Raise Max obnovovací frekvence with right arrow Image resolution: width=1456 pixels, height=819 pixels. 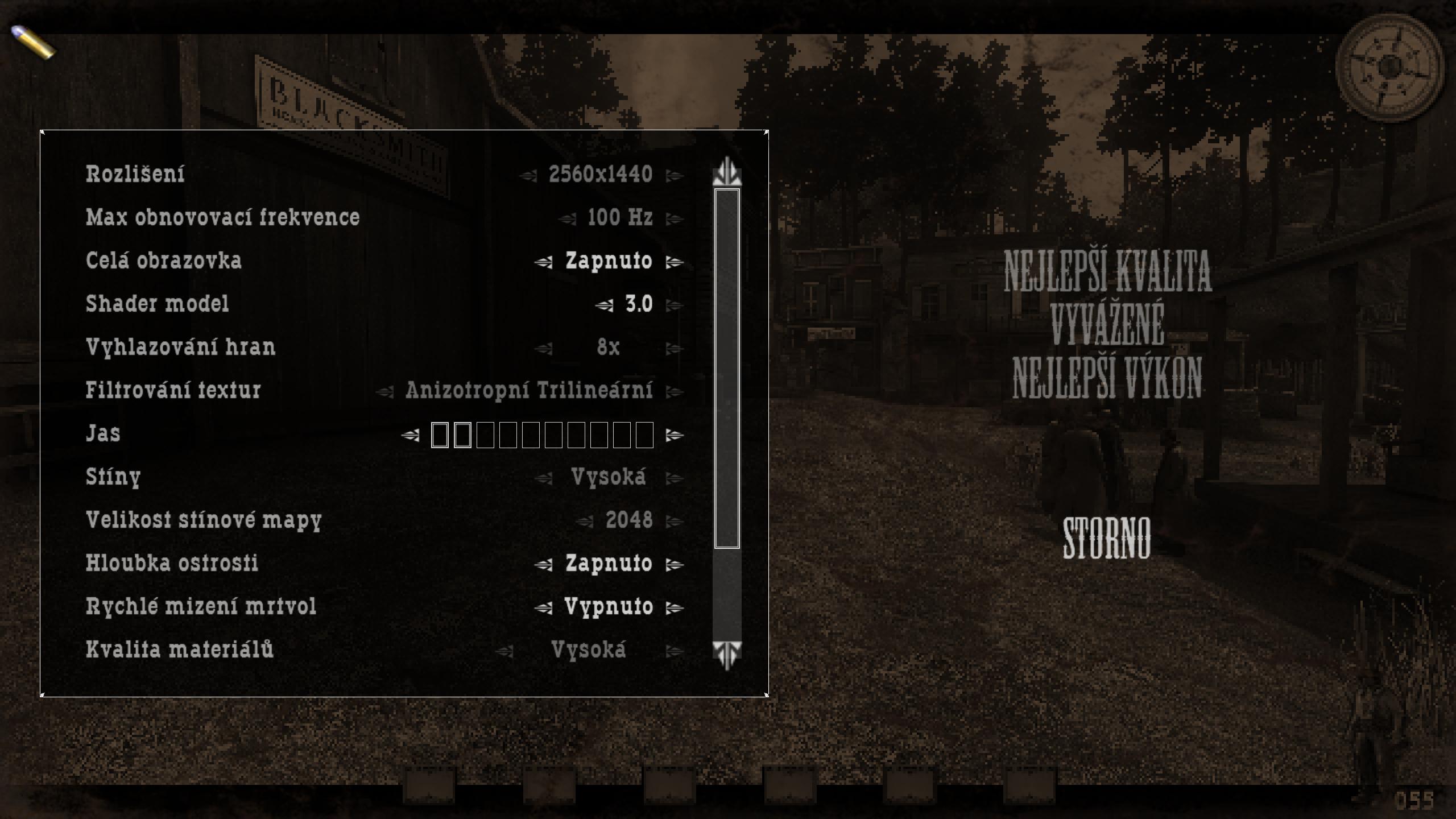674,219
